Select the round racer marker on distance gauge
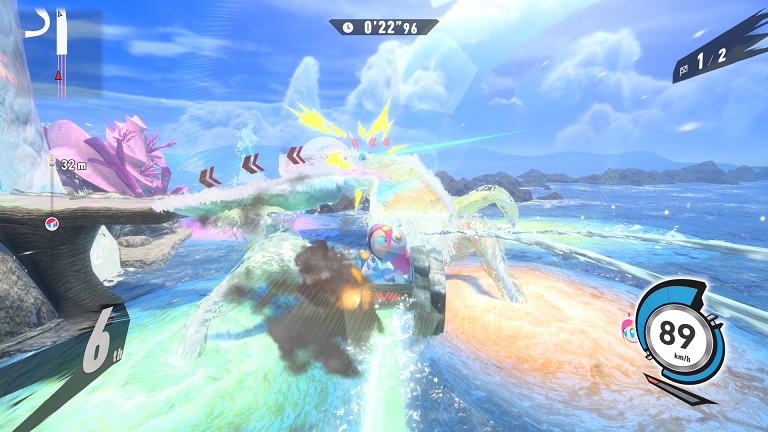 tap(51, 222)
